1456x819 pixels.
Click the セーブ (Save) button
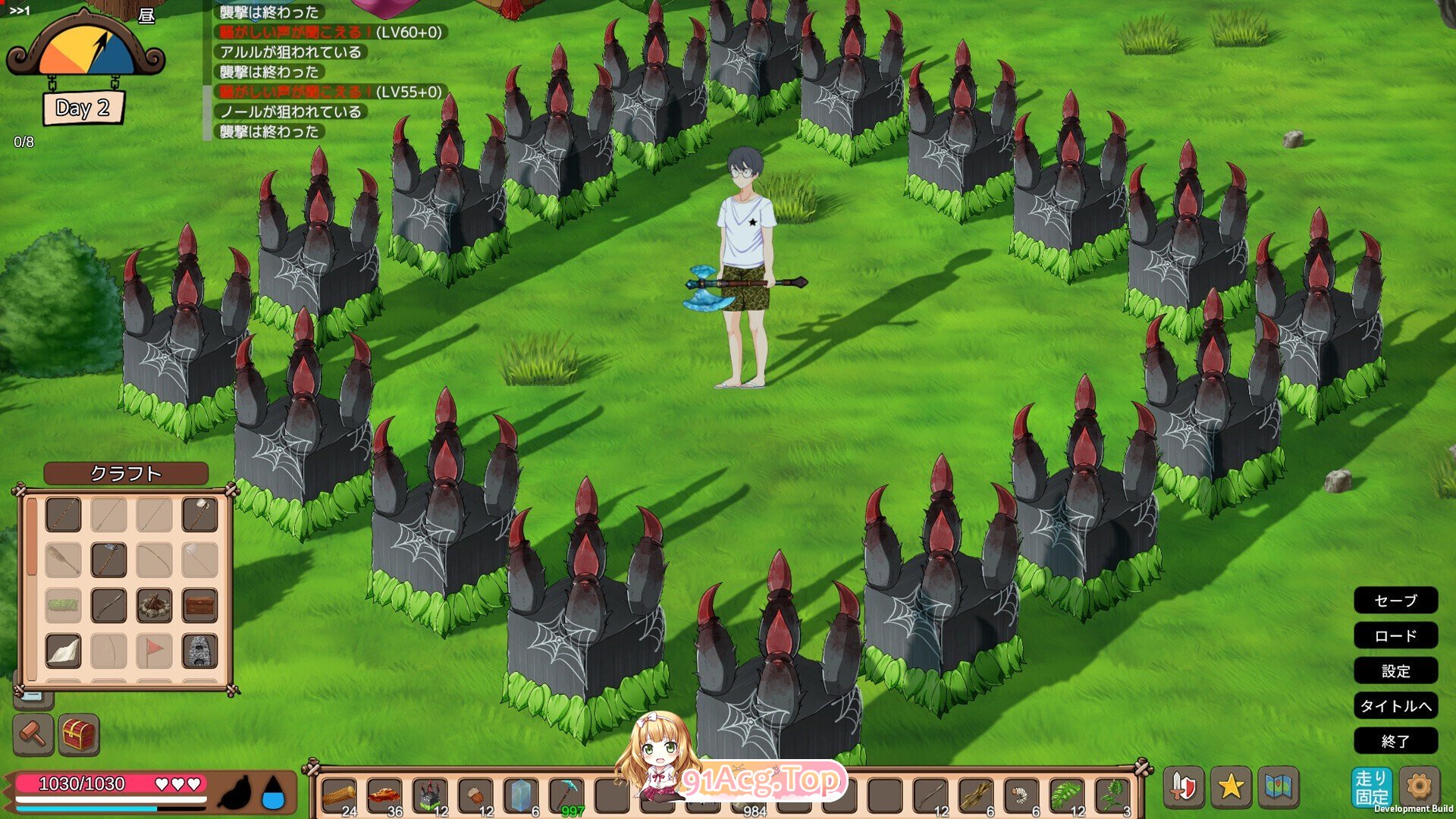(1395, 601)
